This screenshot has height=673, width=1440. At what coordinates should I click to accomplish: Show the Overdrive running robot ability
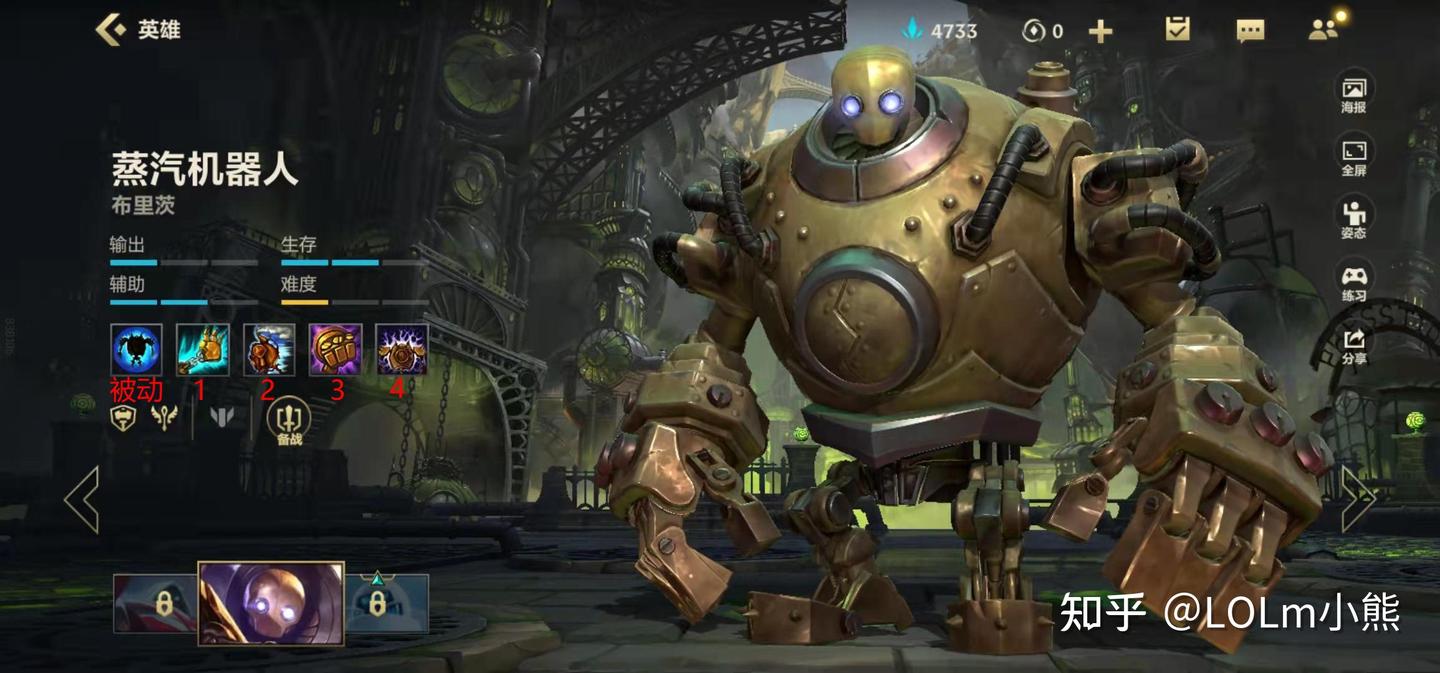(x=269, y=350)
